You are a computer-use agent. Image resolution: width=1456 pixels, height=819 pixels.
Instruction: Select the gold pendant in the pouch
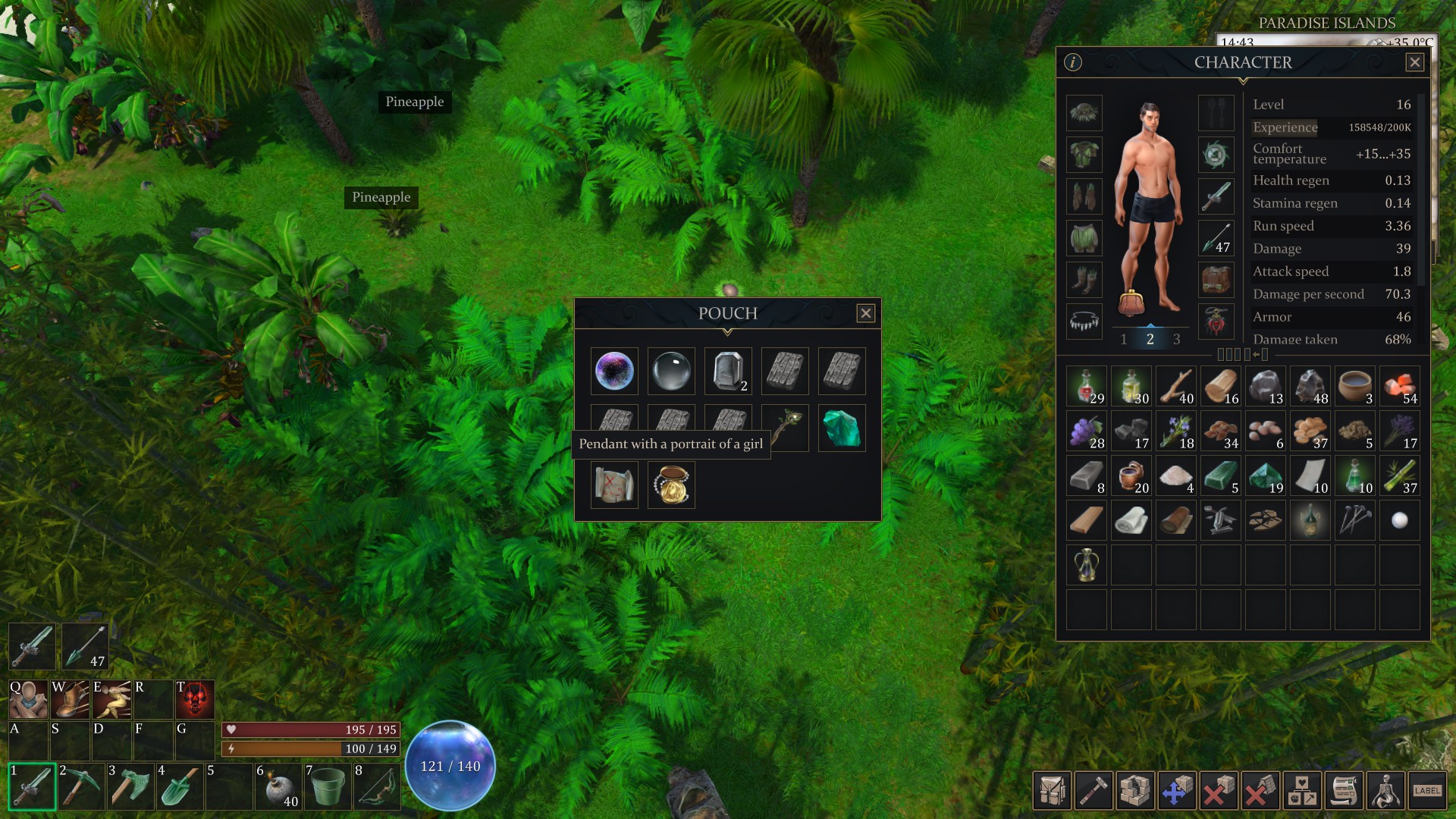(671, 485)
